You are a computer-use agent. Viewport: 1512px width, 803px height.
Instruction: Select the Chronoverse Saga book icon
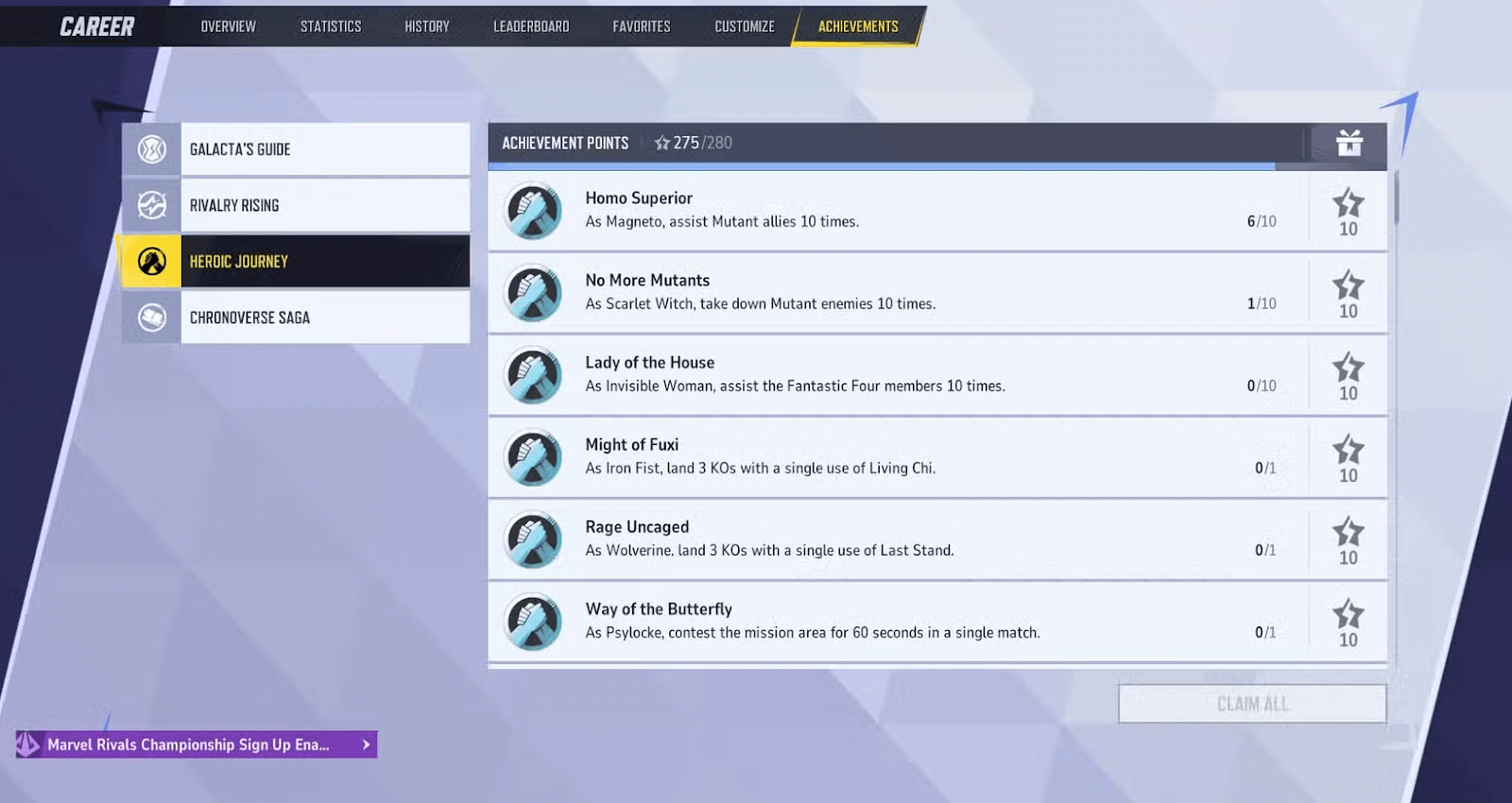(149, 316)
